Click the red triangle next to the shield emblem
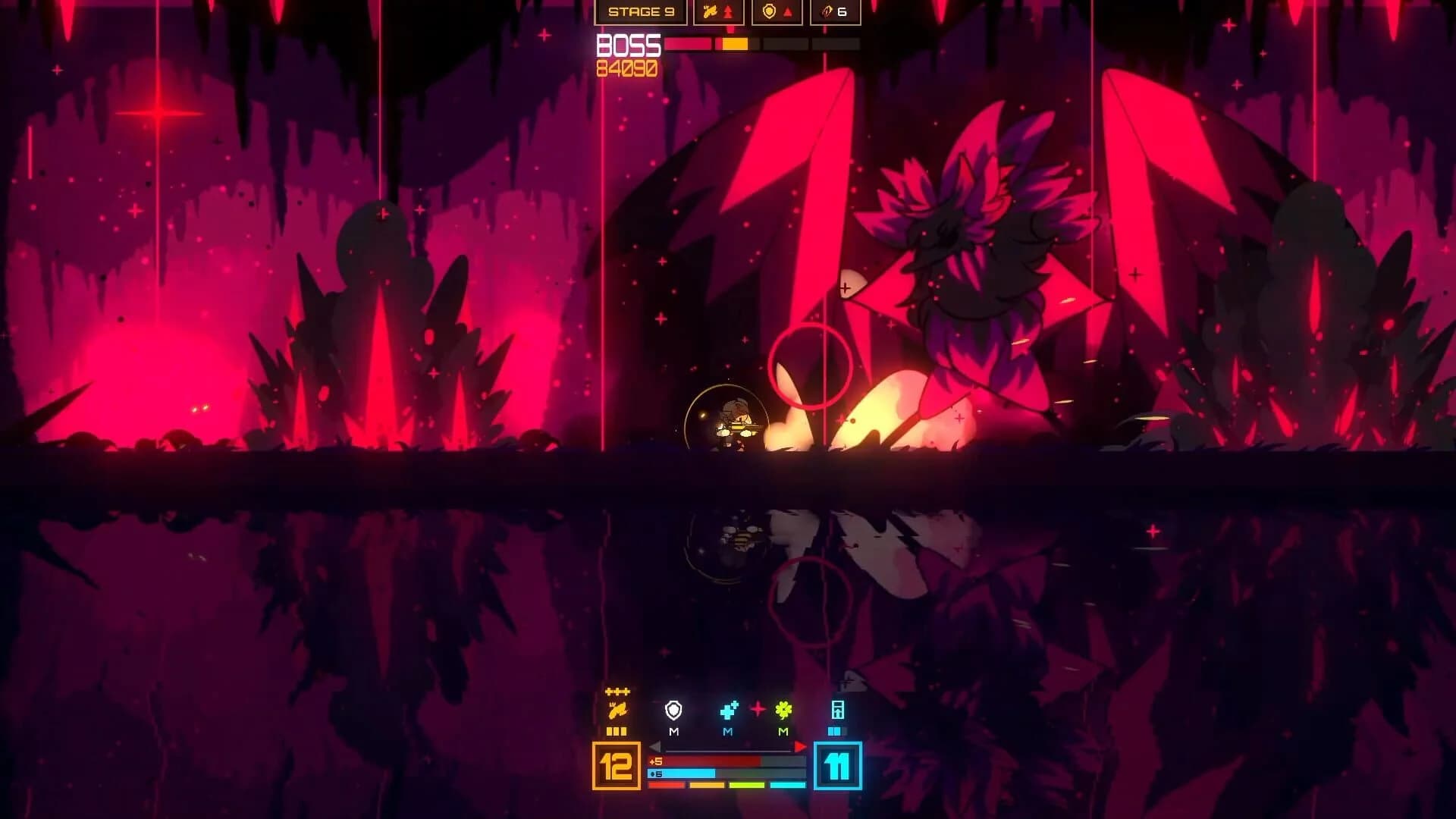This screenshot has height=819, width=1456. click(788, 12)
